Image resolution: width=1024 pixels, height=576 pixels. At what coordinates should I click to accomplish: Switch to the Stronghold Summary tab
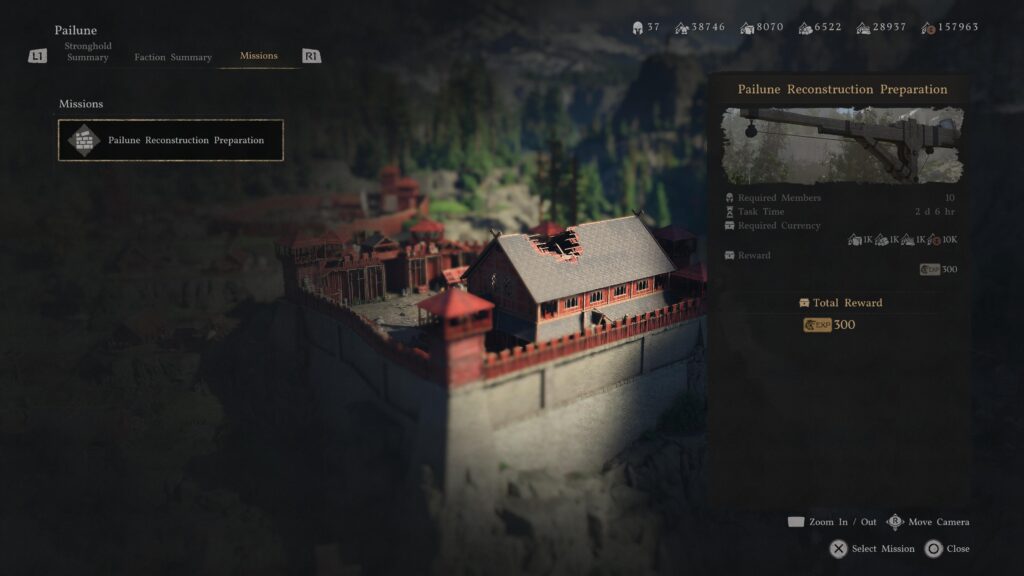click(x=88, y=52)
